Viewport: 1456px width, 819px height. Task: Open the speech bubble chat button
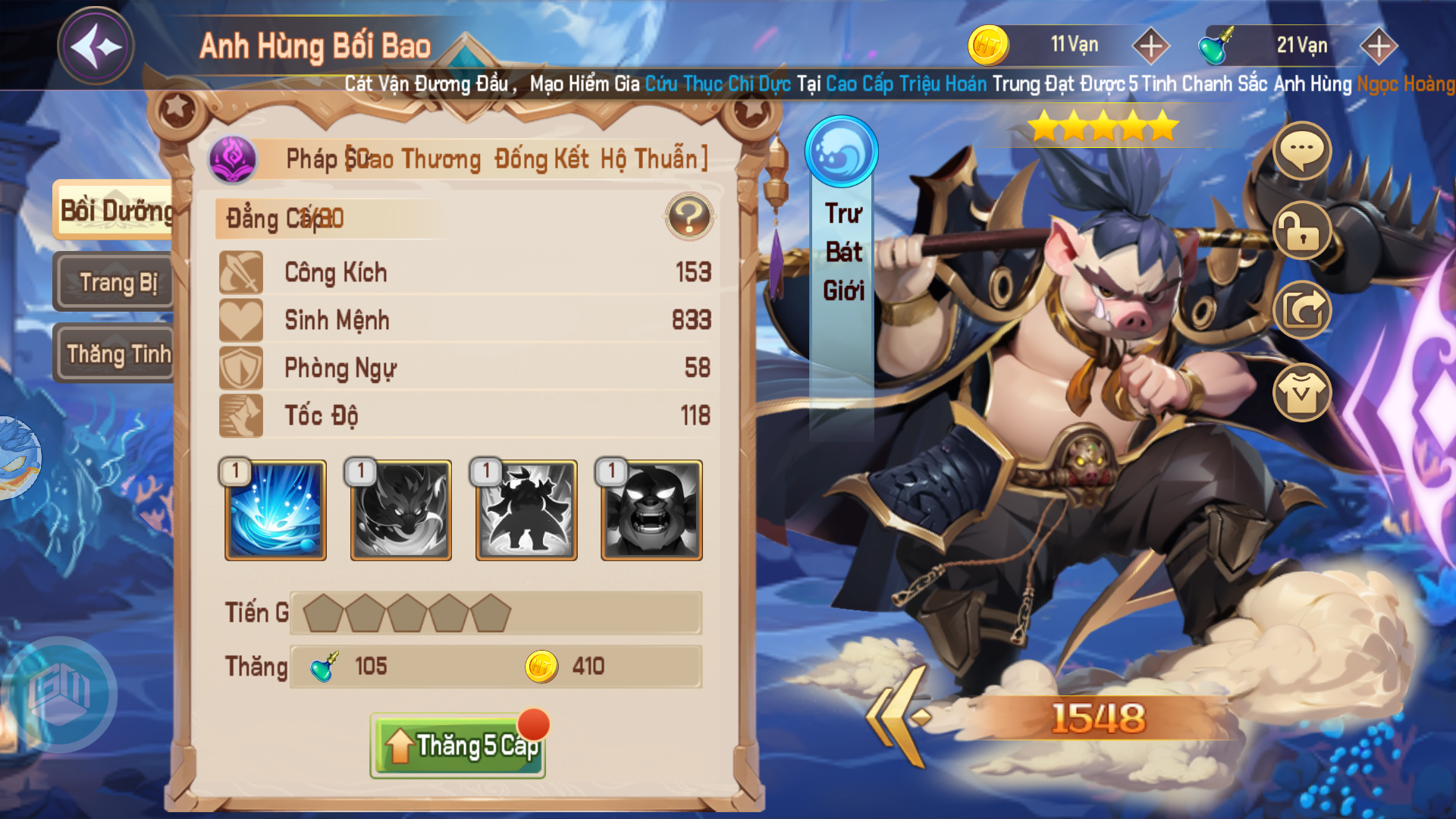1301,150
